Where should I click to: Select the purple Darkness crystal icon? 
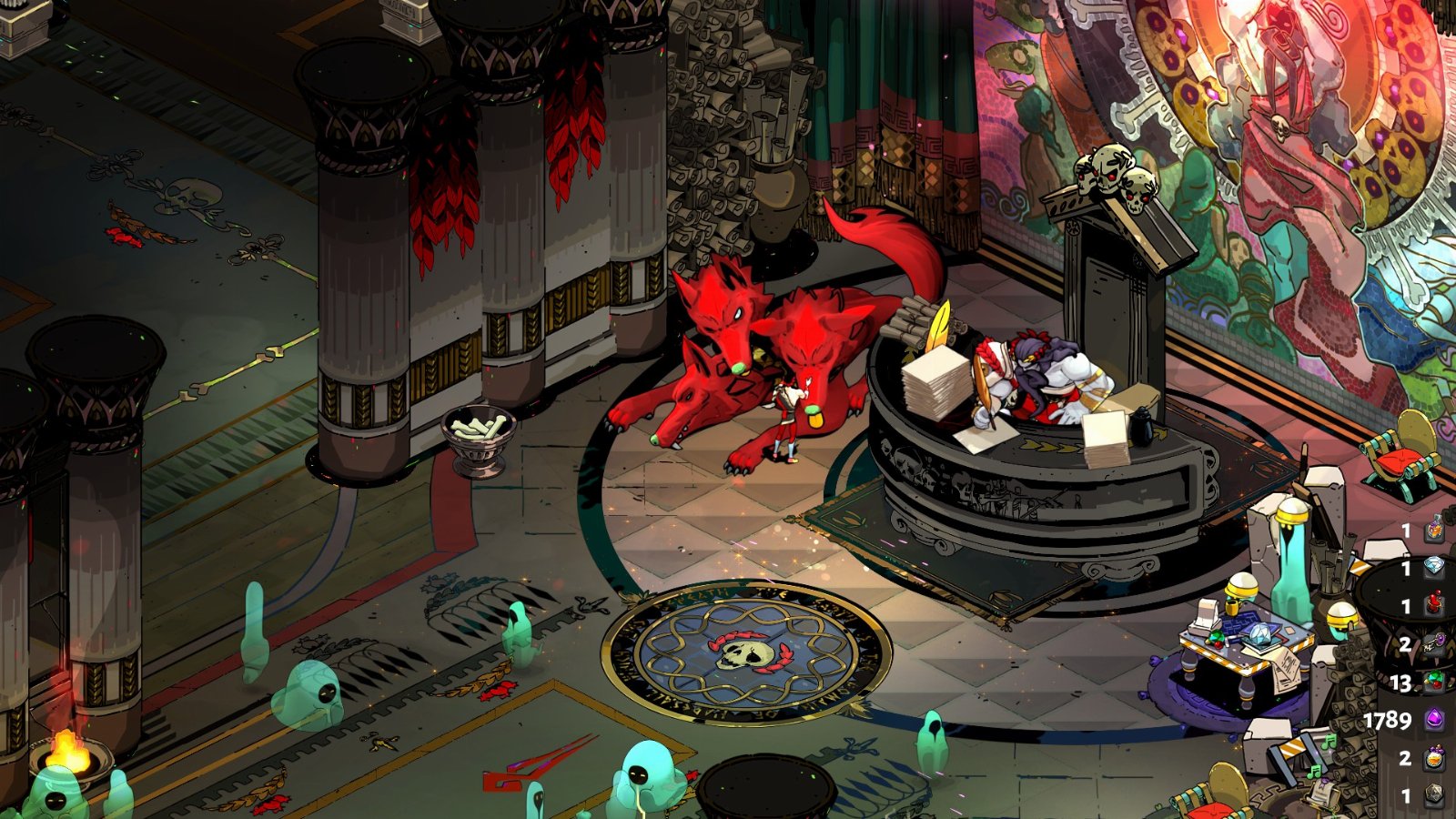point(1434,720)
